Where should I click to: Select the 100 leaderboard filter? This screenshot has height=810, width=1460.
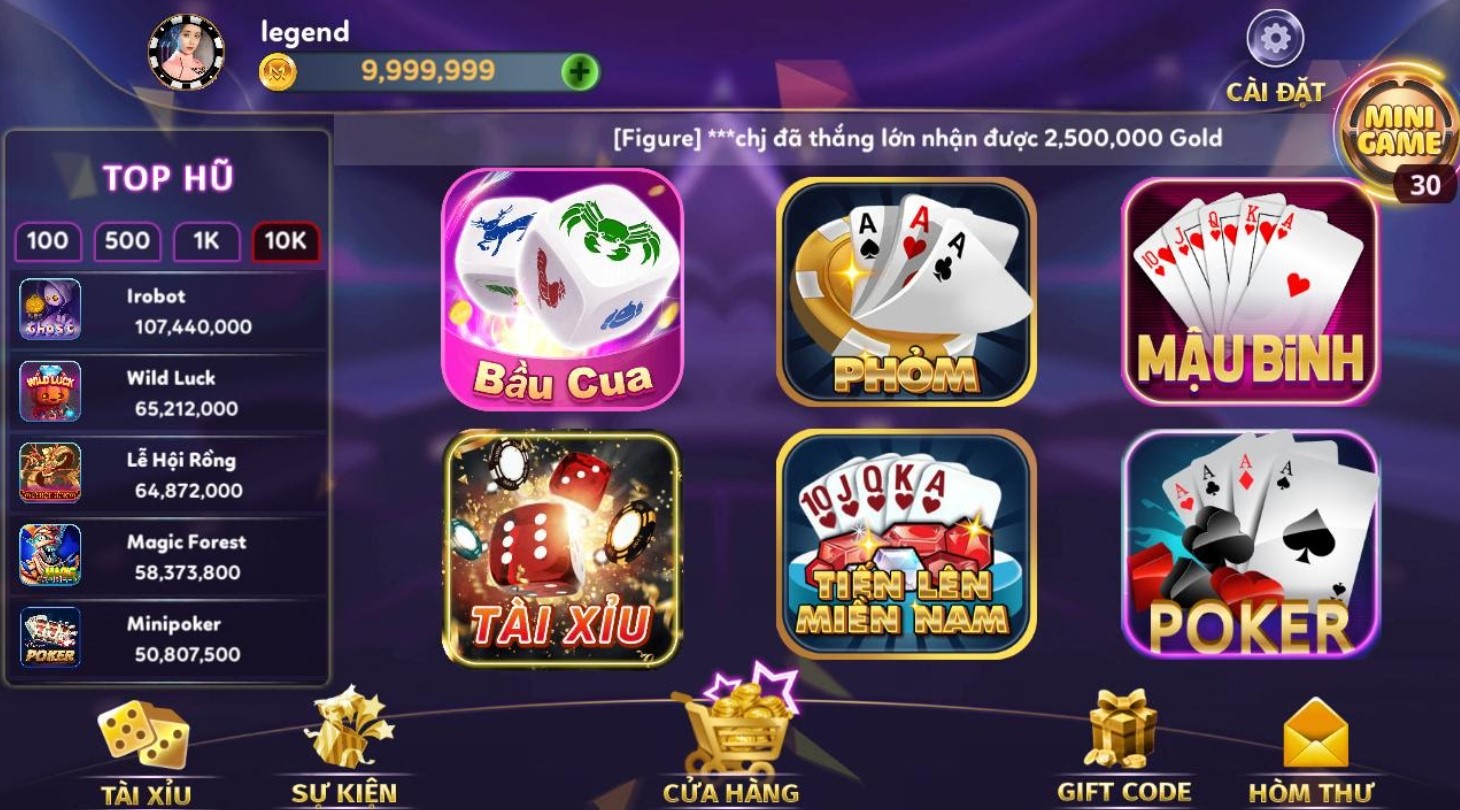[x=46, y=241]
